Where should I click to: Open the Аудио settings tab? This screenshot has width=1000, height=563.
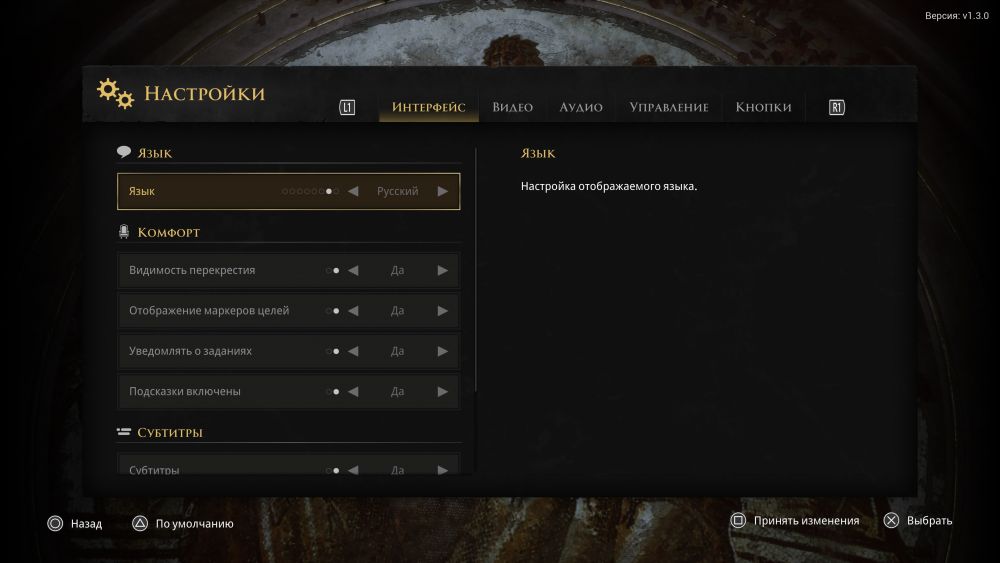[x=581, y=107]
